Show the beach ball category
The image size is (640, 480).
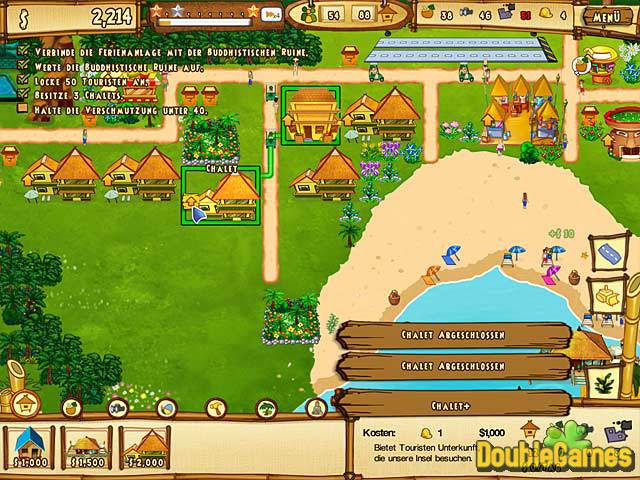pyautogui.click(x=166, y=407)
